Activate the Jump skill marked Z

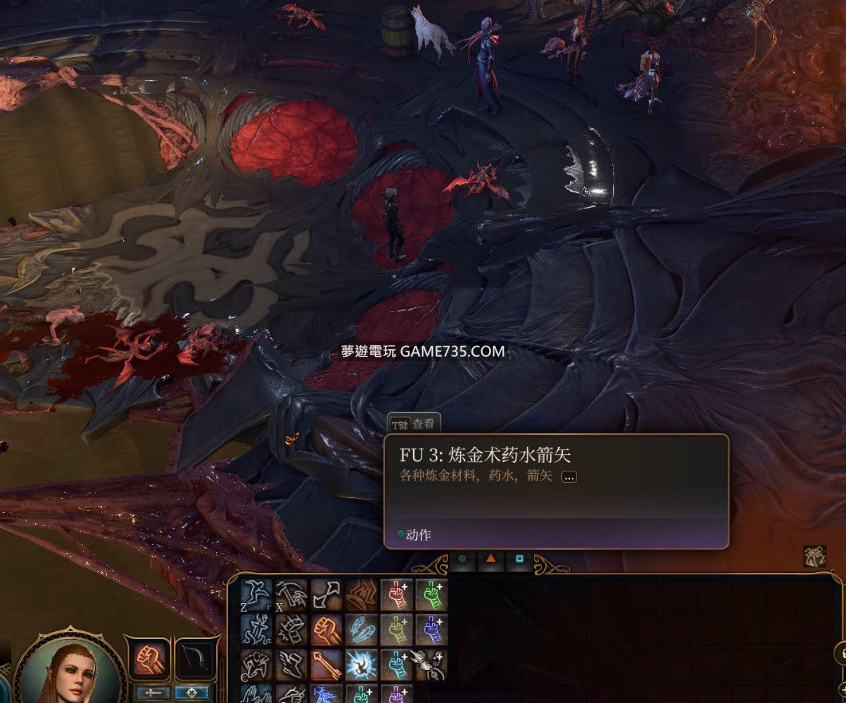258,595
